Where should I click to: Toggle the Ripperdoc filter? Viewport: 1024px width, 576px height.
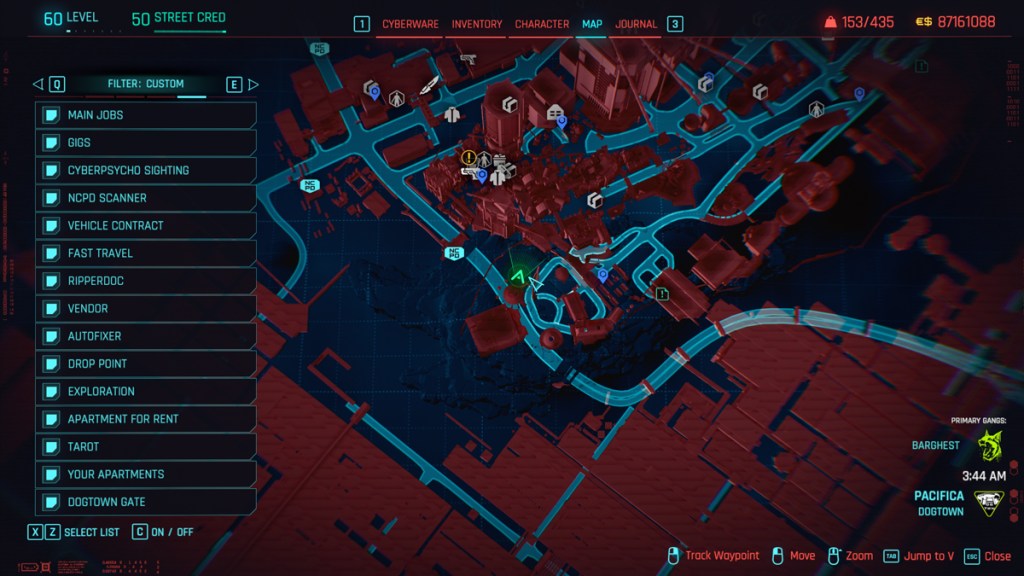pos(146,281)
